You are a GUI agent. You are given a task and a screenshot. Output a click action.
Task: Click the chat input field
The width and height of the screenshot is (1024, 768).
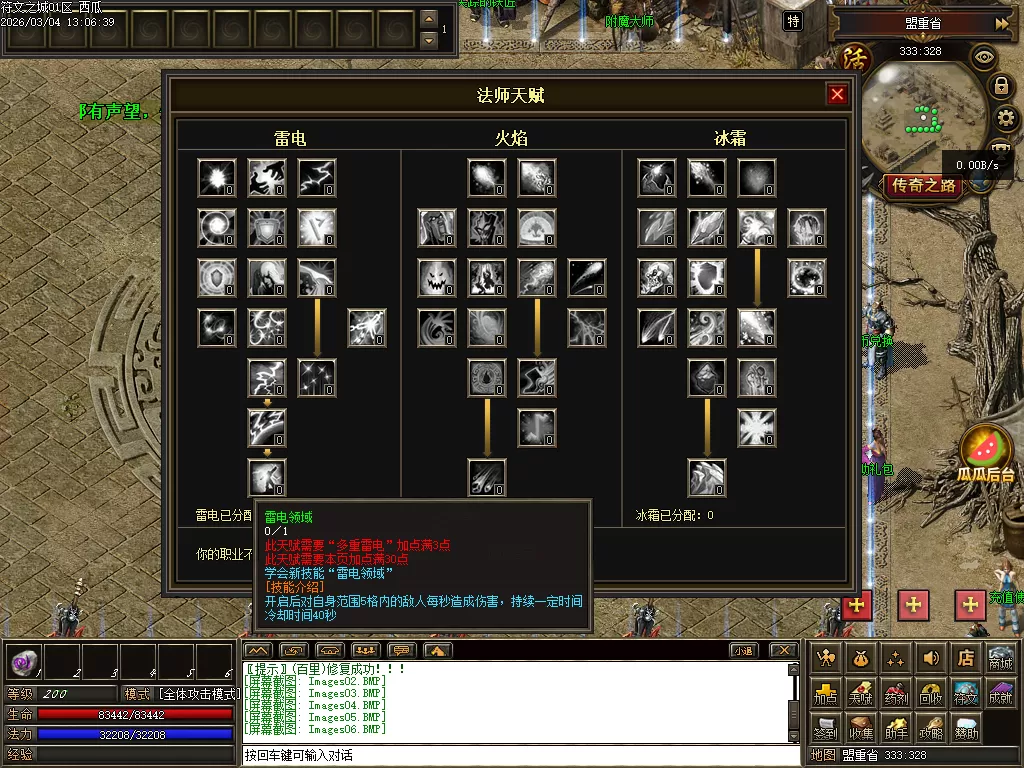(520, 755)
